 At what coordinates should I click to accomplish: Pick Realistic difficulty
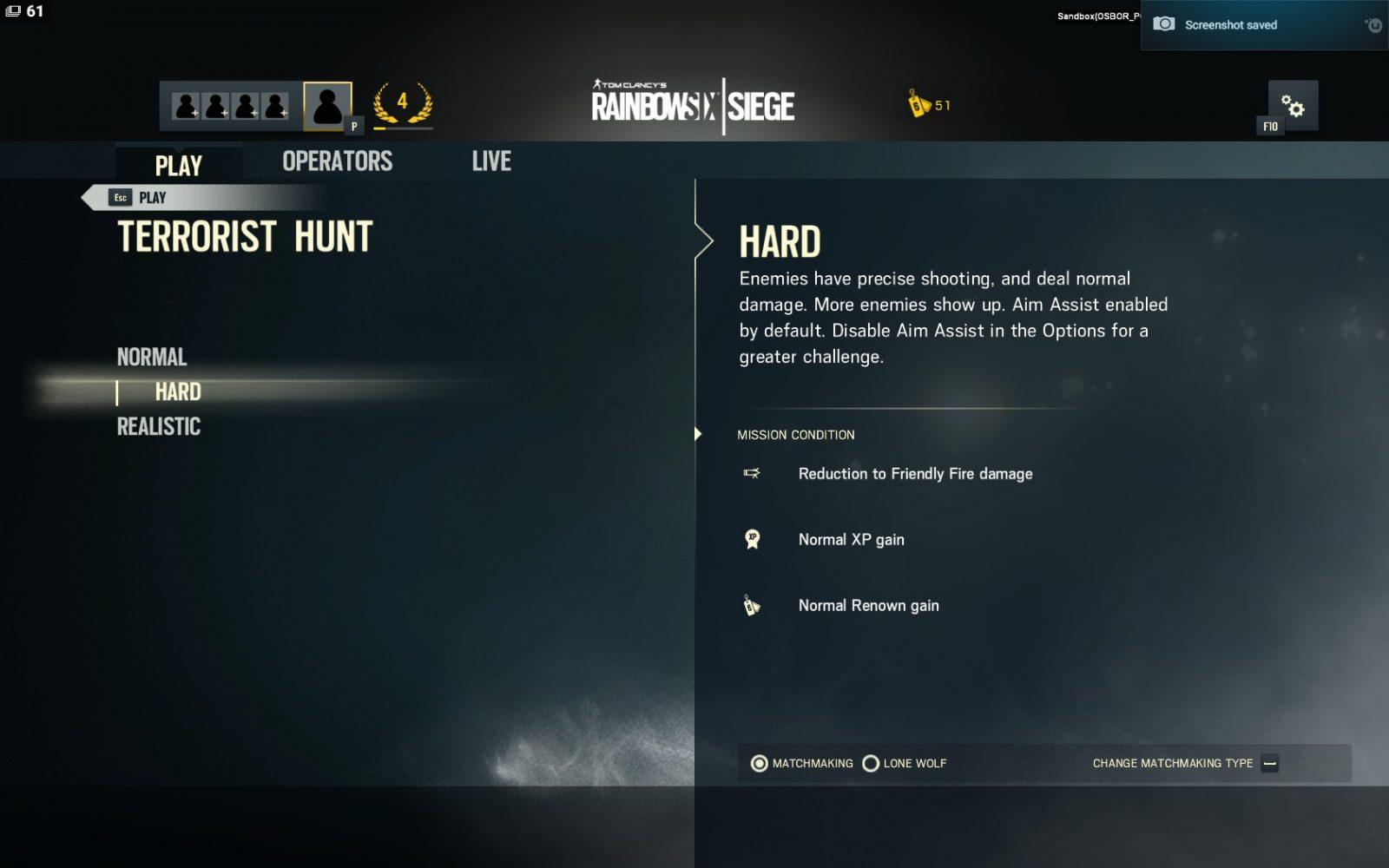(x=159, y=426)
